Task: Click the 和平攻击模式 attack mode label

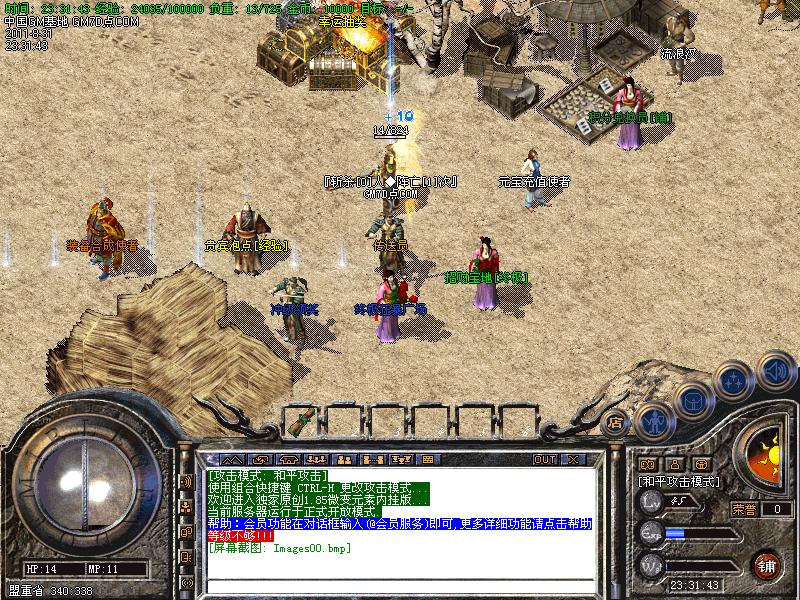Action: tap(680, 481)
